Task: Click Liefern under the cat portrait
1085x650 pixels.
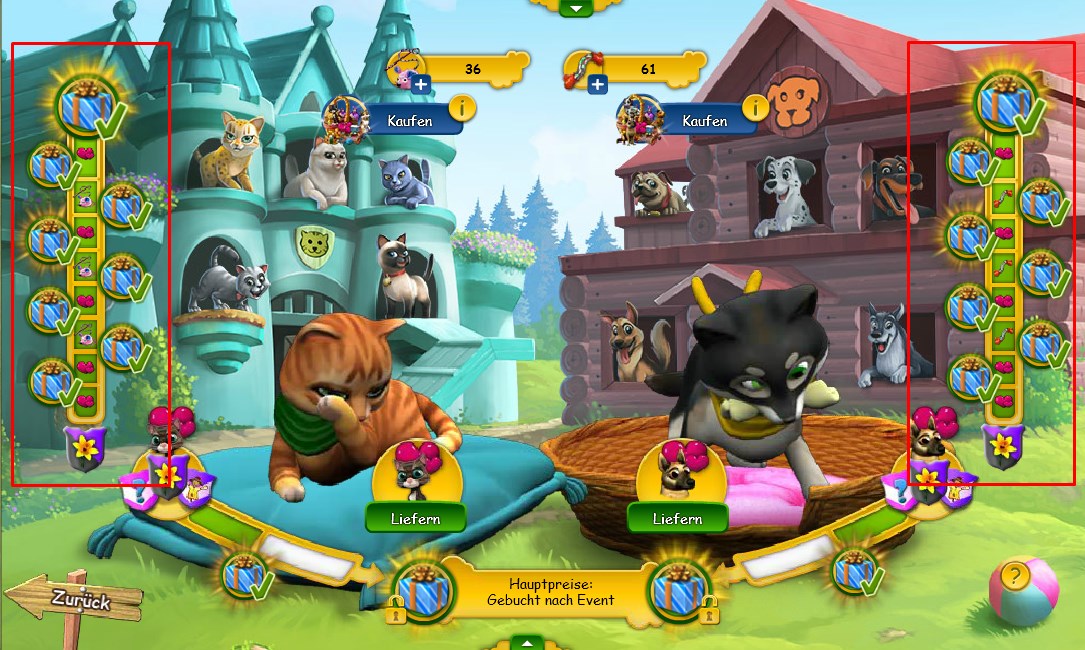Action: pyautogui.click(x=416, y=518)
